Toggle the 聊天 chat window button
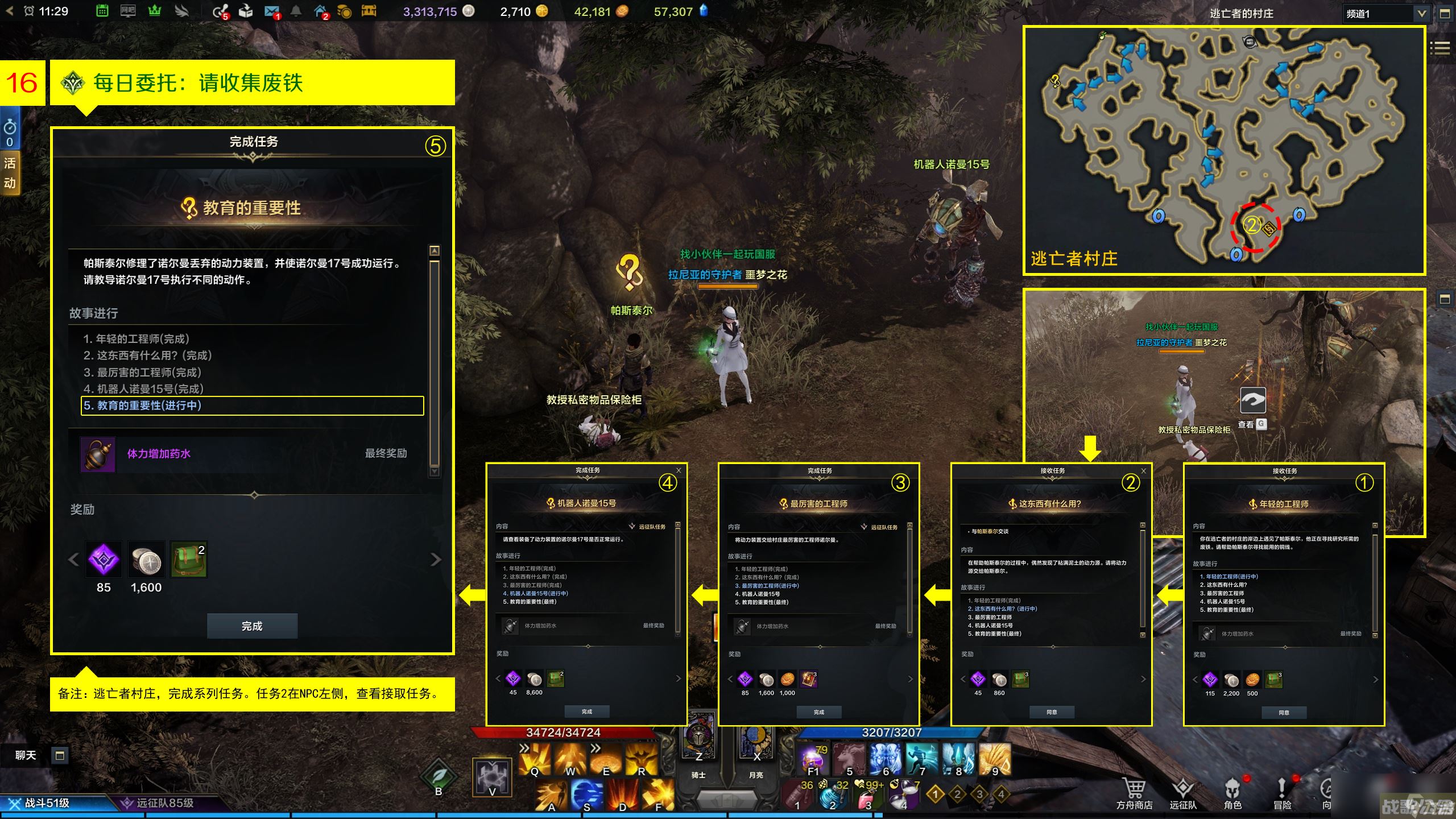The width and height of the screenshot is (1456, 819). pyautogui.click(x=60, y=755)
